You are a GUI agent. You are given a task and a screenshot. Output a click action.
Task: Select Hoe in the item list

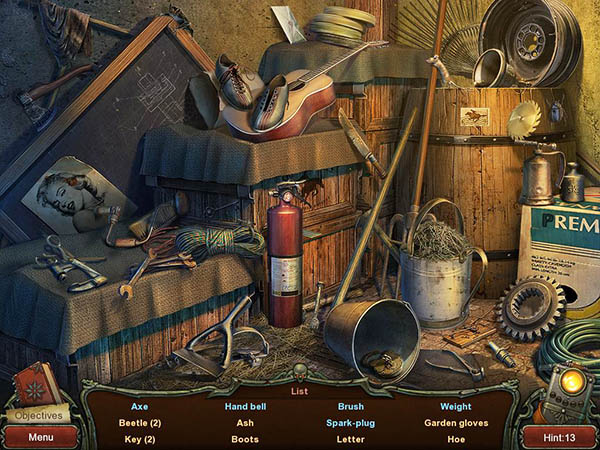456,439
